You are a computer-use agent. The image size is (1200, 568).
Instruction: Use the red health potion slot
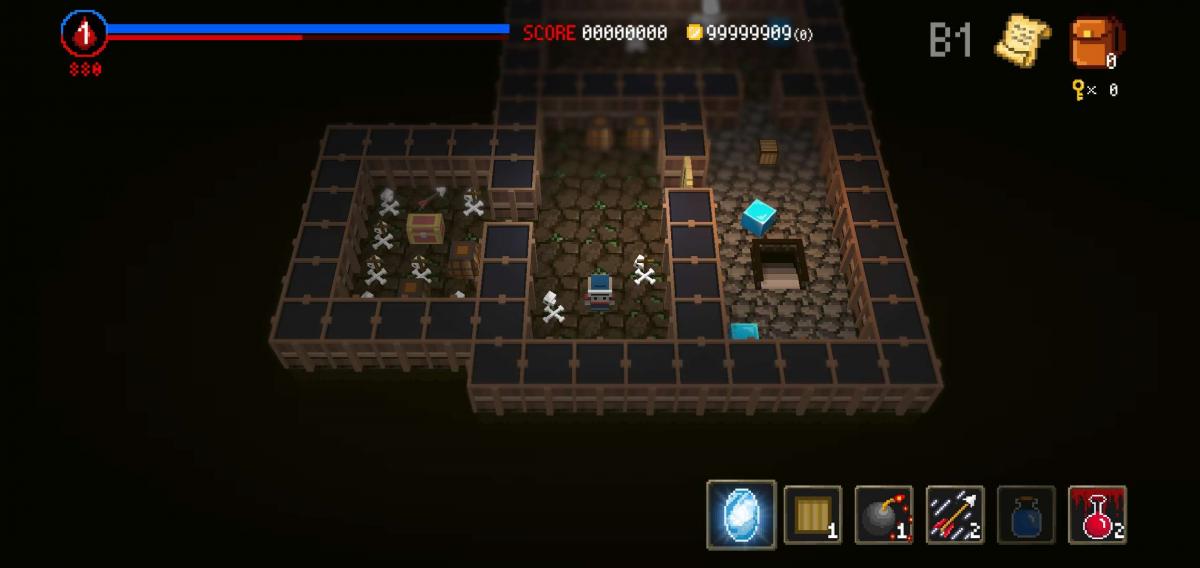tap(1097, 515)
